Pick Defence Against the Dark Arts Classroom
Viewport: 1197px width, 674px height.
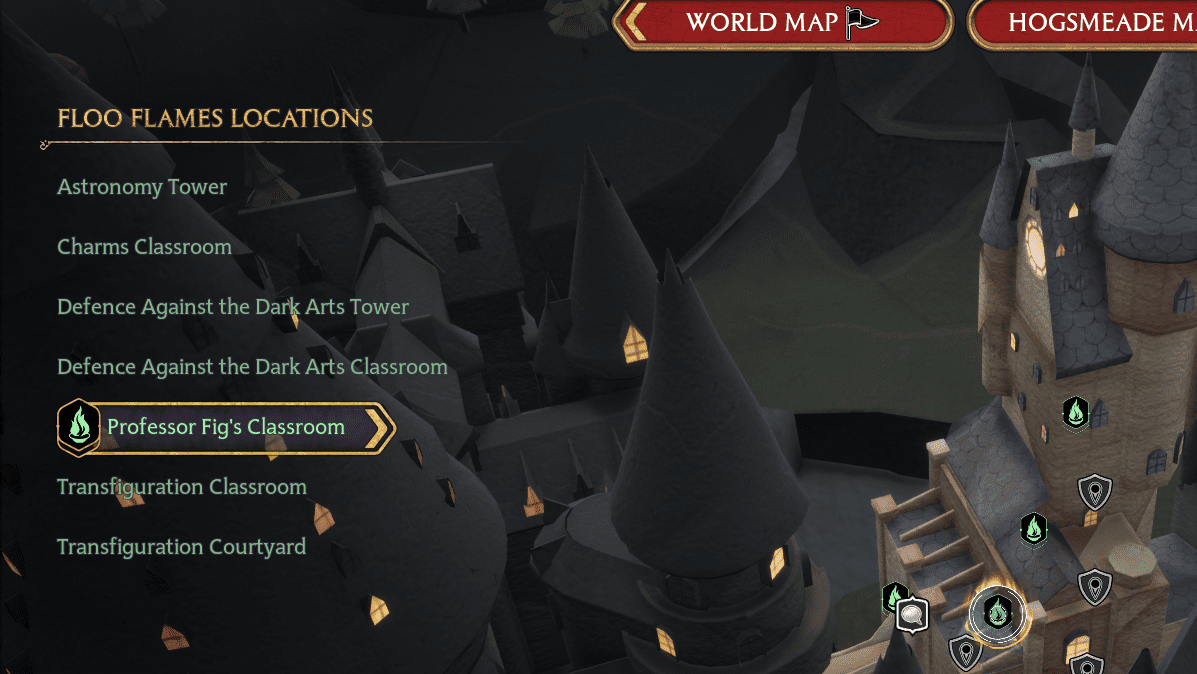[x=252, y=367]
